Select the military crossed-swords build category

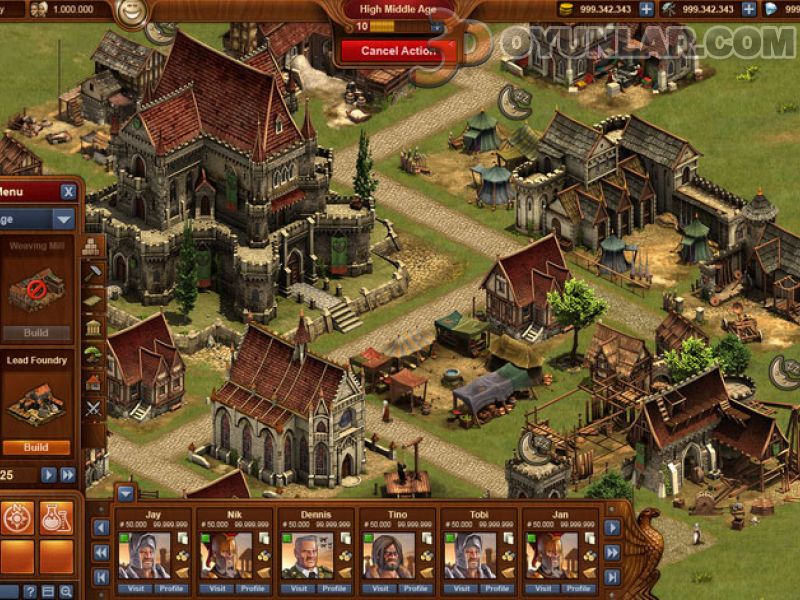pyautogui.click(x=93, y=407)
